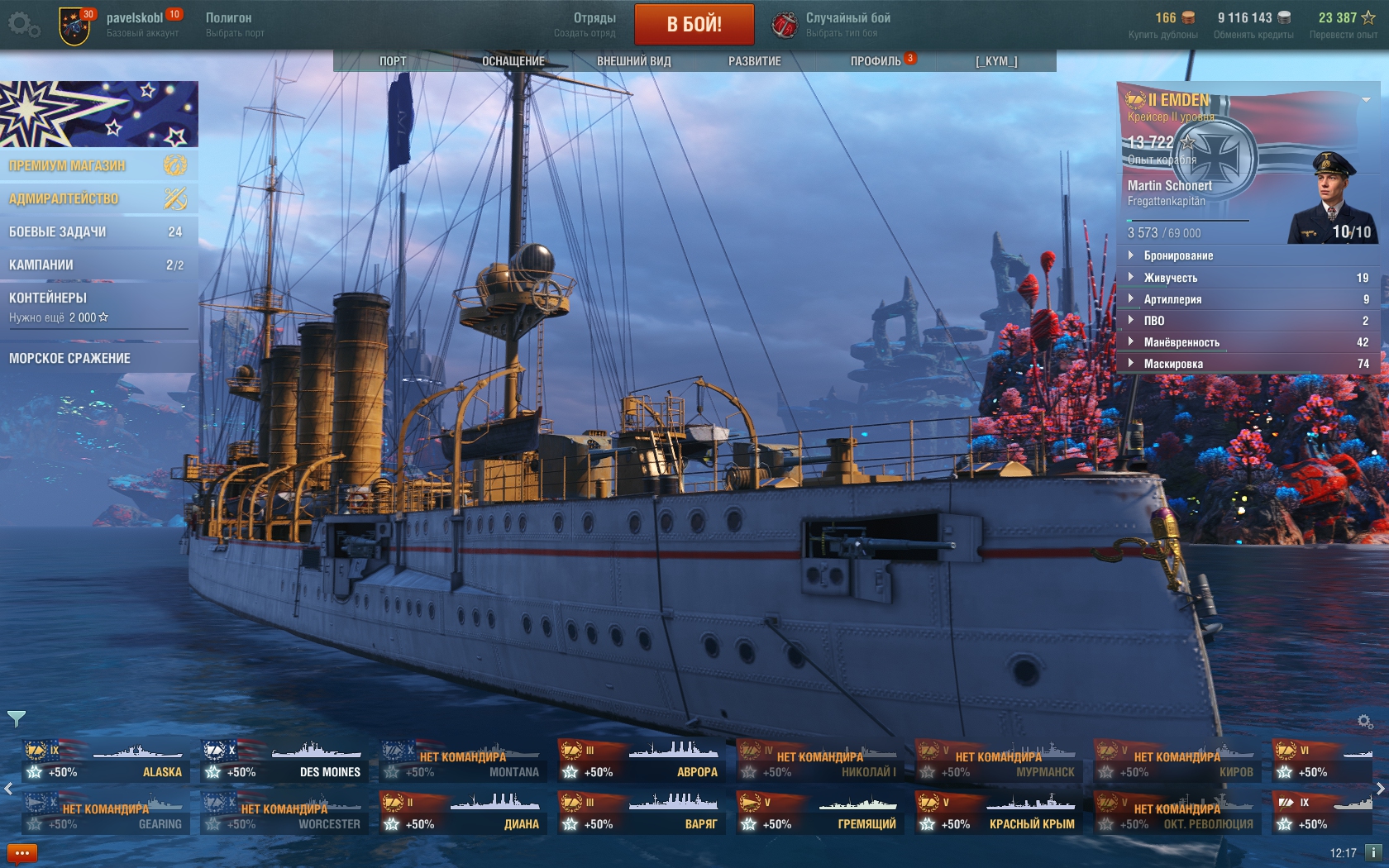Viewport: 1389px width, 868px height.
Task: Expand the Артиллерия parameters
Action: tap(1172, 299)
